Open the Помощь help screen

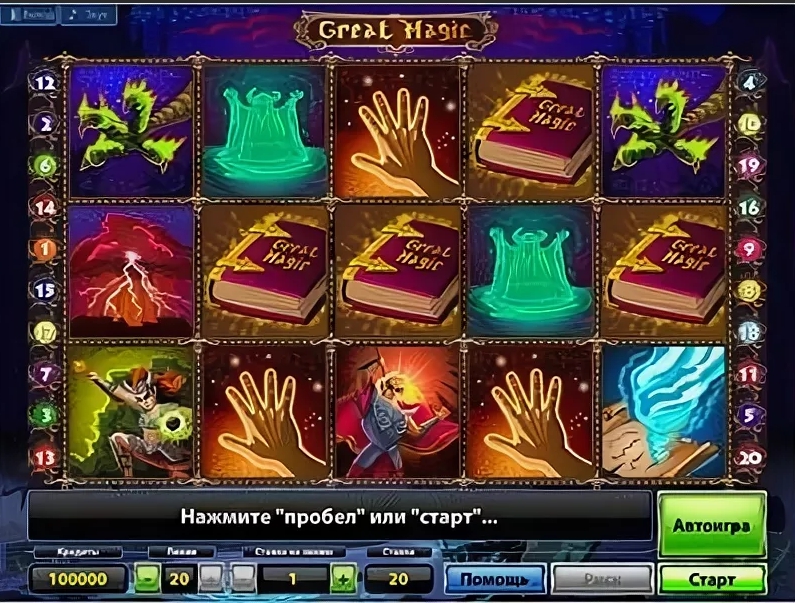point(494,579)
